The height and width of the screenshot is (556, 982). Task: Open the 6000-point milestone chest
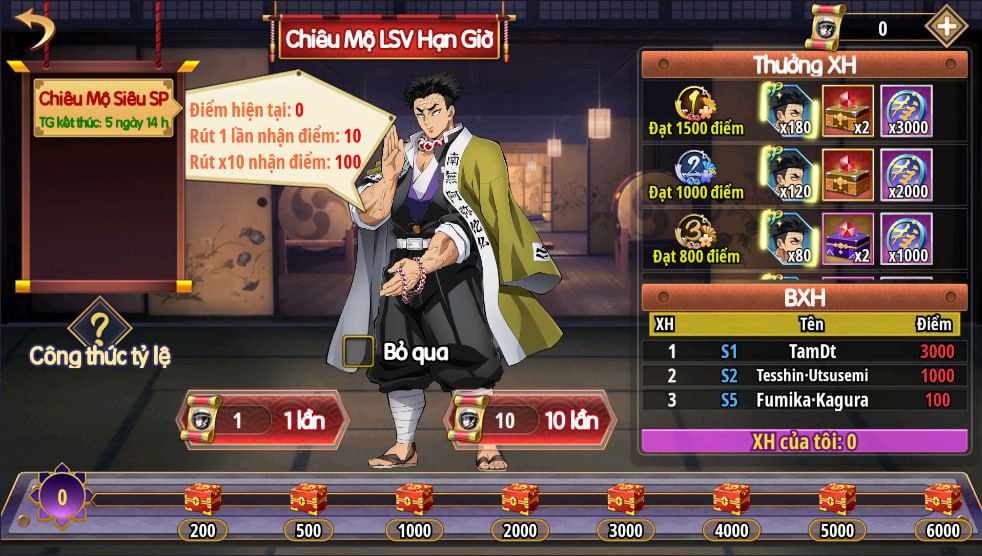point(942,498)
